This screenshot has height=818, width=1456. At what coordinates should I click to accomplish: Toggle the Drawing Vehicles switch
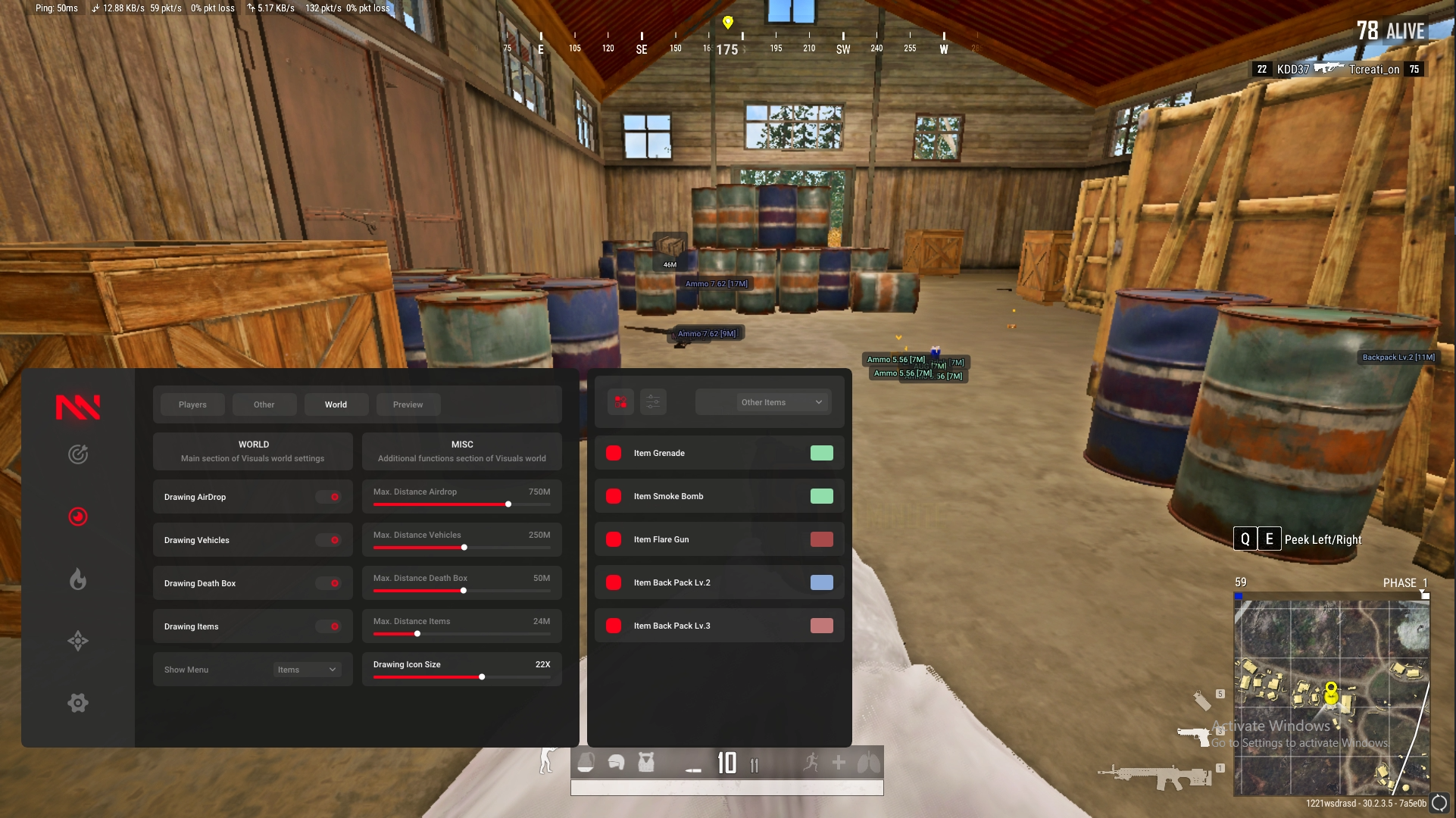point(329,540)
